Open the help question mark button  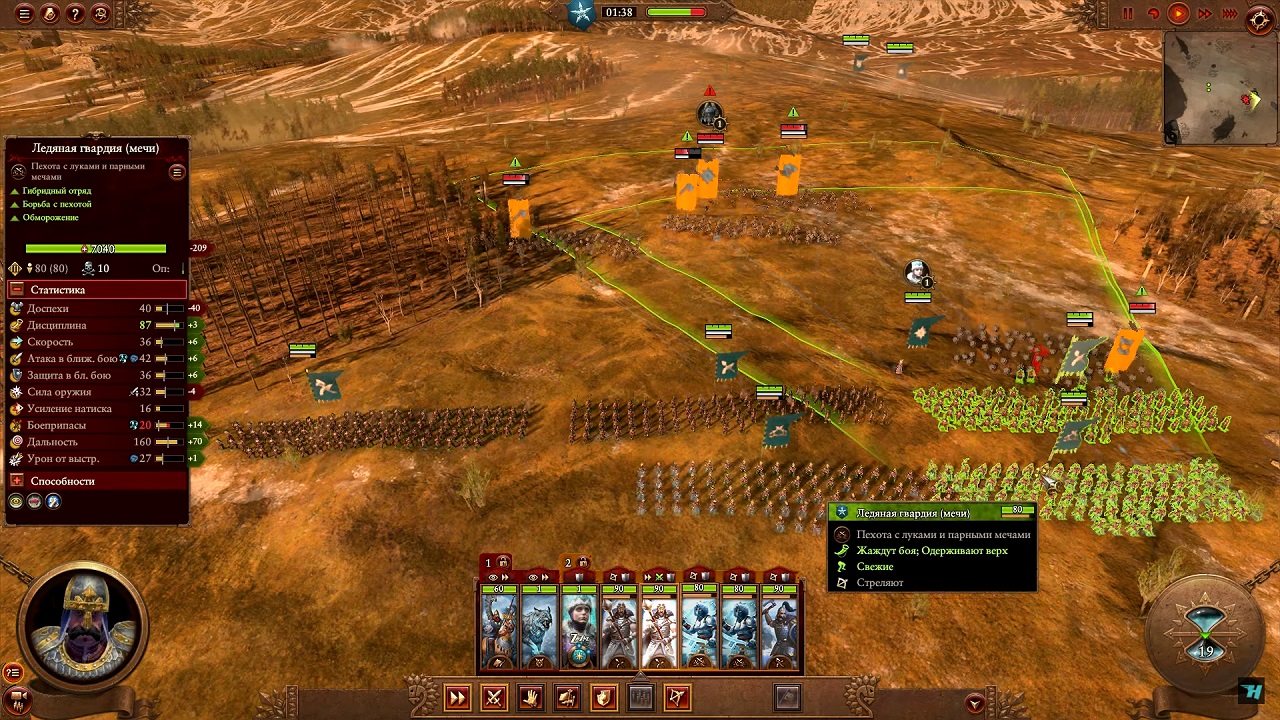[x=75, y=14]
